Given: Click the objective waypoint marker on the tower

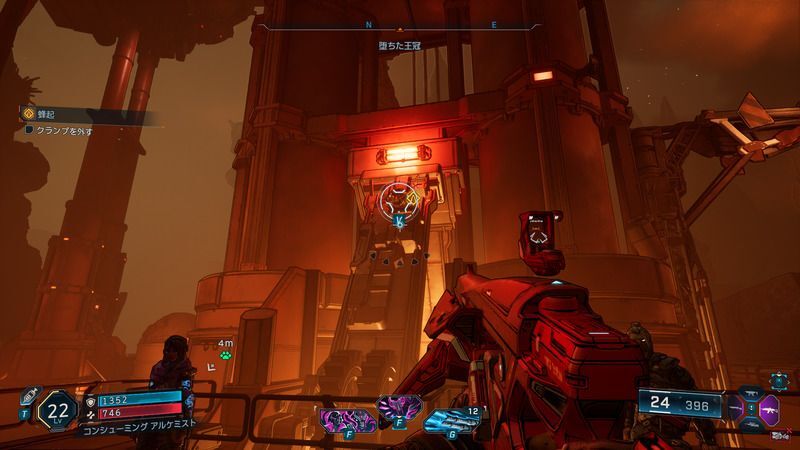Looking at the screenshot, I should [x=399, y=201].
